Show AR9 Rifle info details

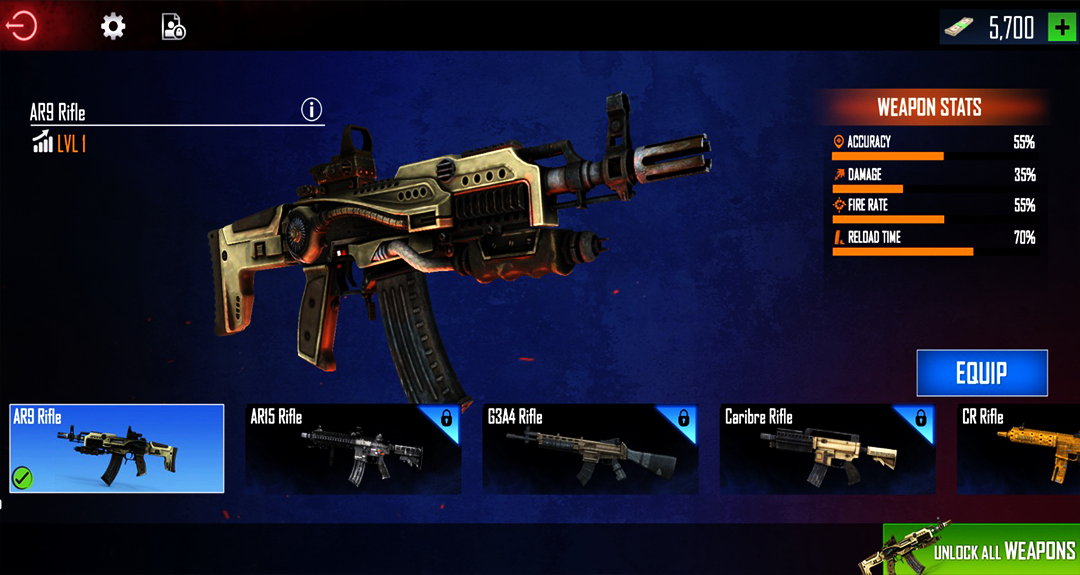tap(312, 109)
